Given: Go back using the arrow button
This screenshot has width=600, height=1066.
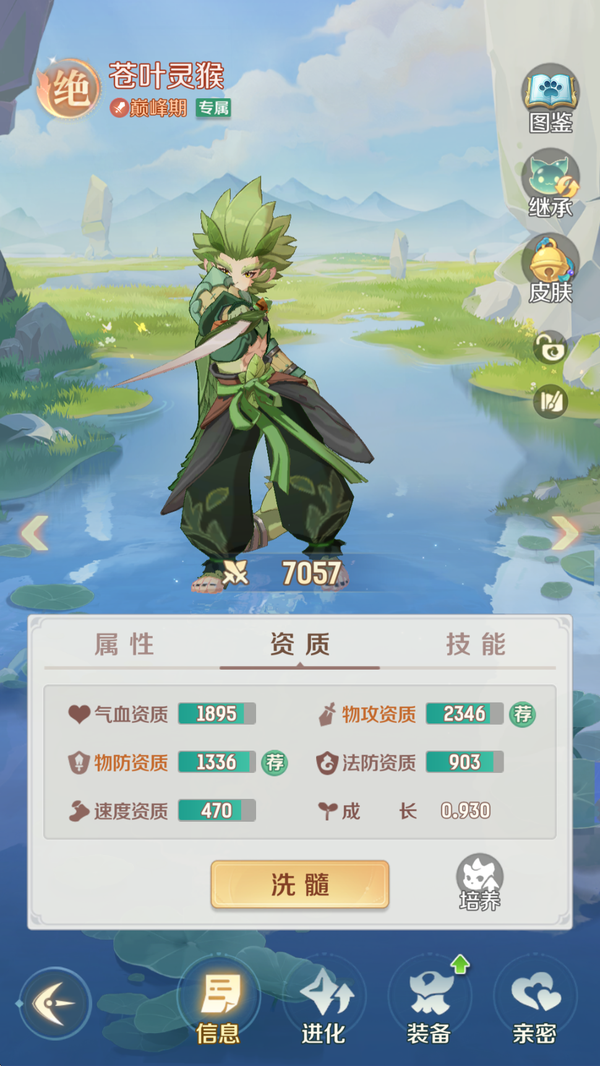Looking at the screenshot, I should (x=55, y=1002).
